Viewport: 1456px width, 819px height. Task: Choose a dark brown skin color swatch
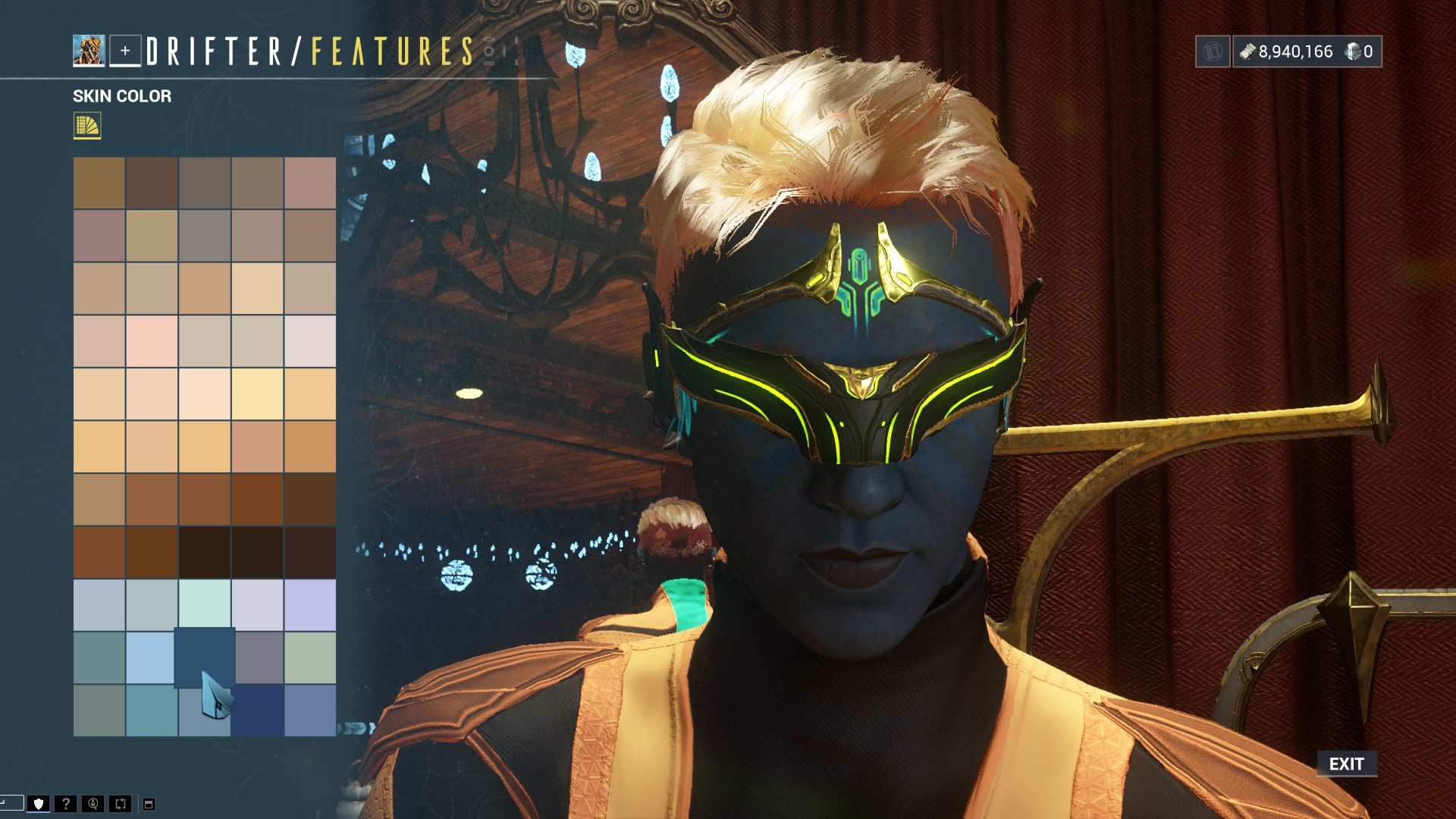pos(205,552)
